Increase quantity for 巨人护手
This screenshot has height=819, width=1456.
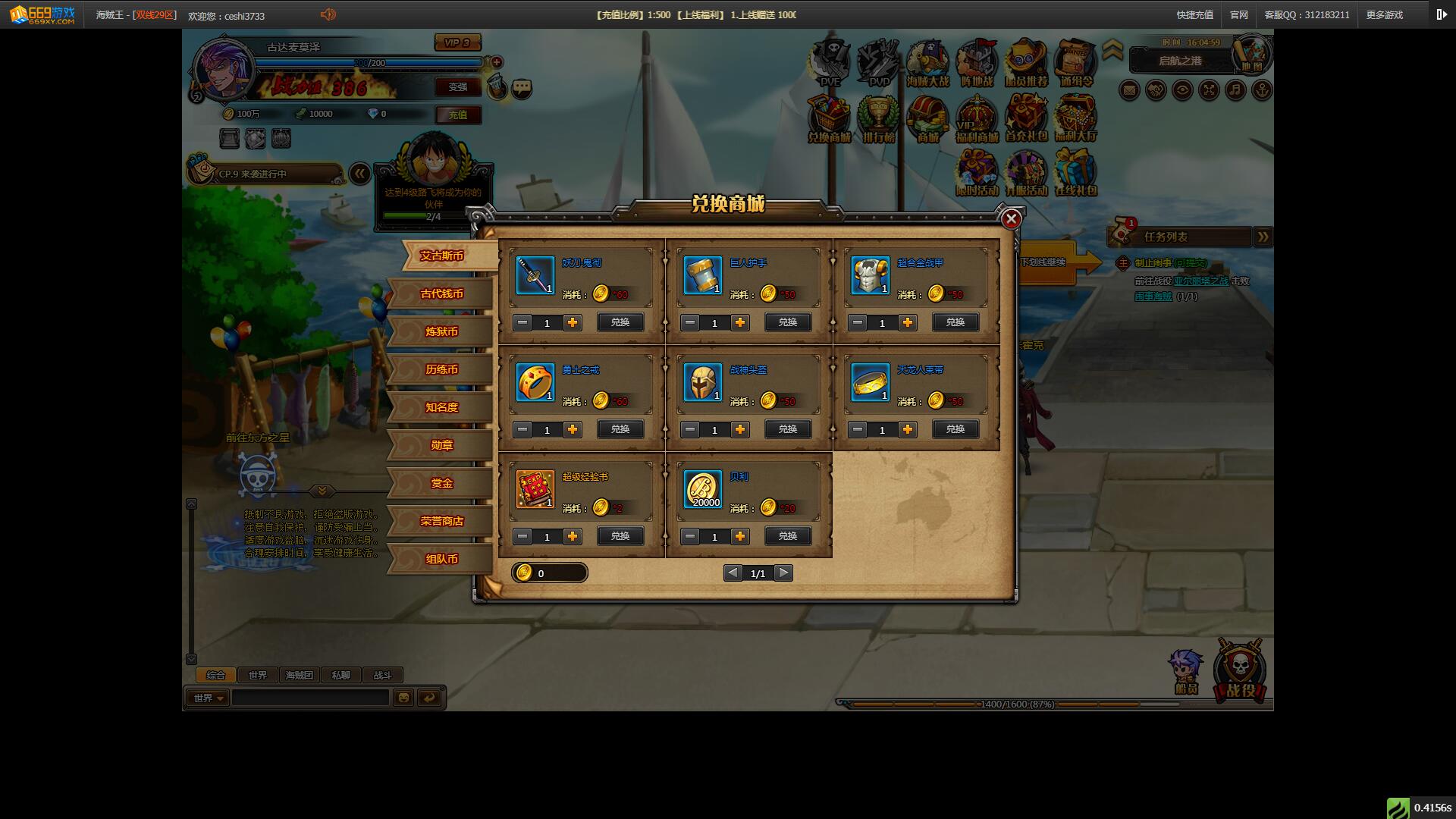click(740, 322)
